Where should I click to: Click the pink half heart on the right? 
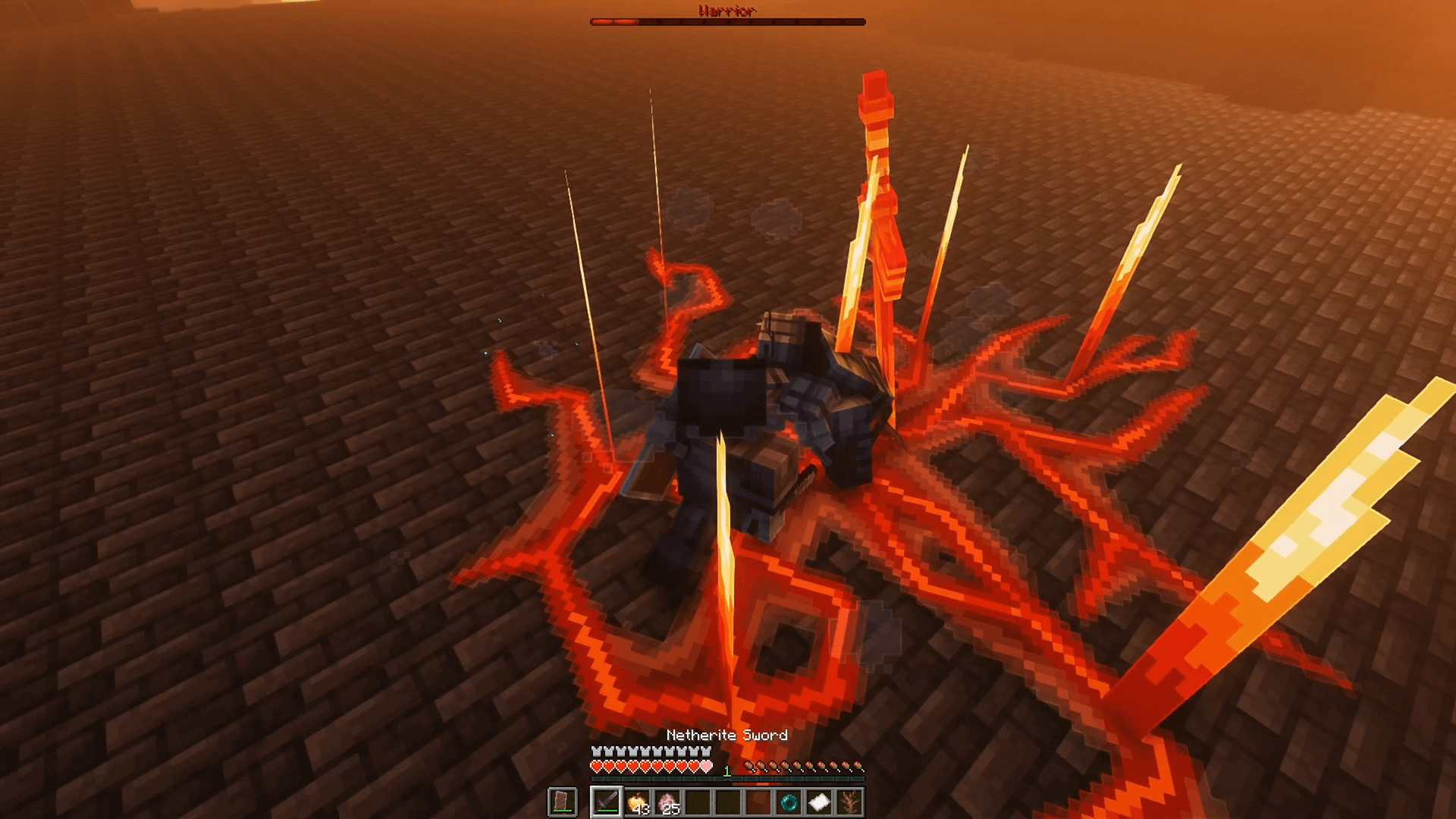(705, 766)
